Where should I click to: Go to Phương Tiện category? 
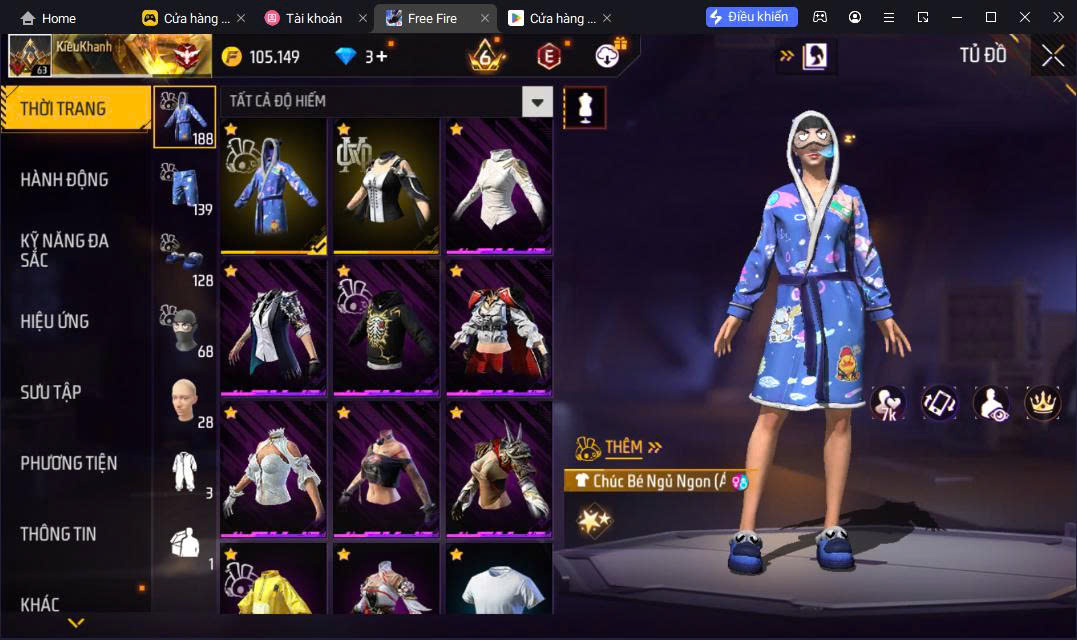(68, 463)
